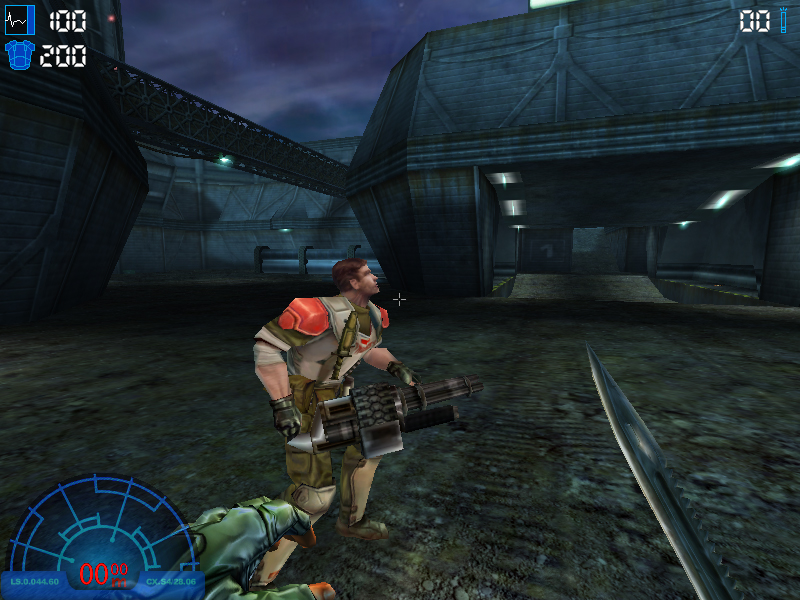The height and width of the screenshot is (600, 800).
Task: Select the blue armor vest icon
Action: pyautogui.click(x=20, y=55)
